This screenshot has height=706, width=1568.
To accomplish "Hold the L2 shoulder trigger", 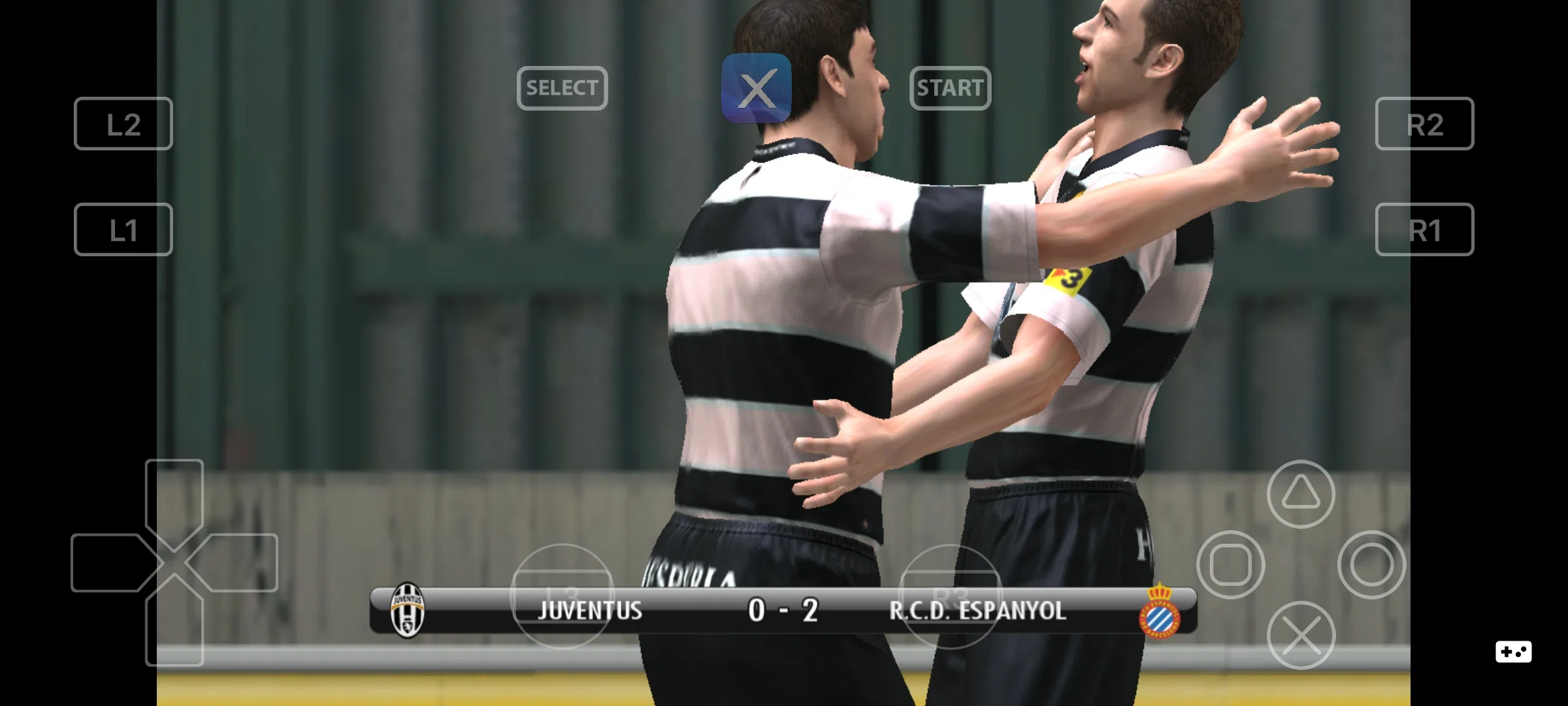I will [x=123, y=124].
